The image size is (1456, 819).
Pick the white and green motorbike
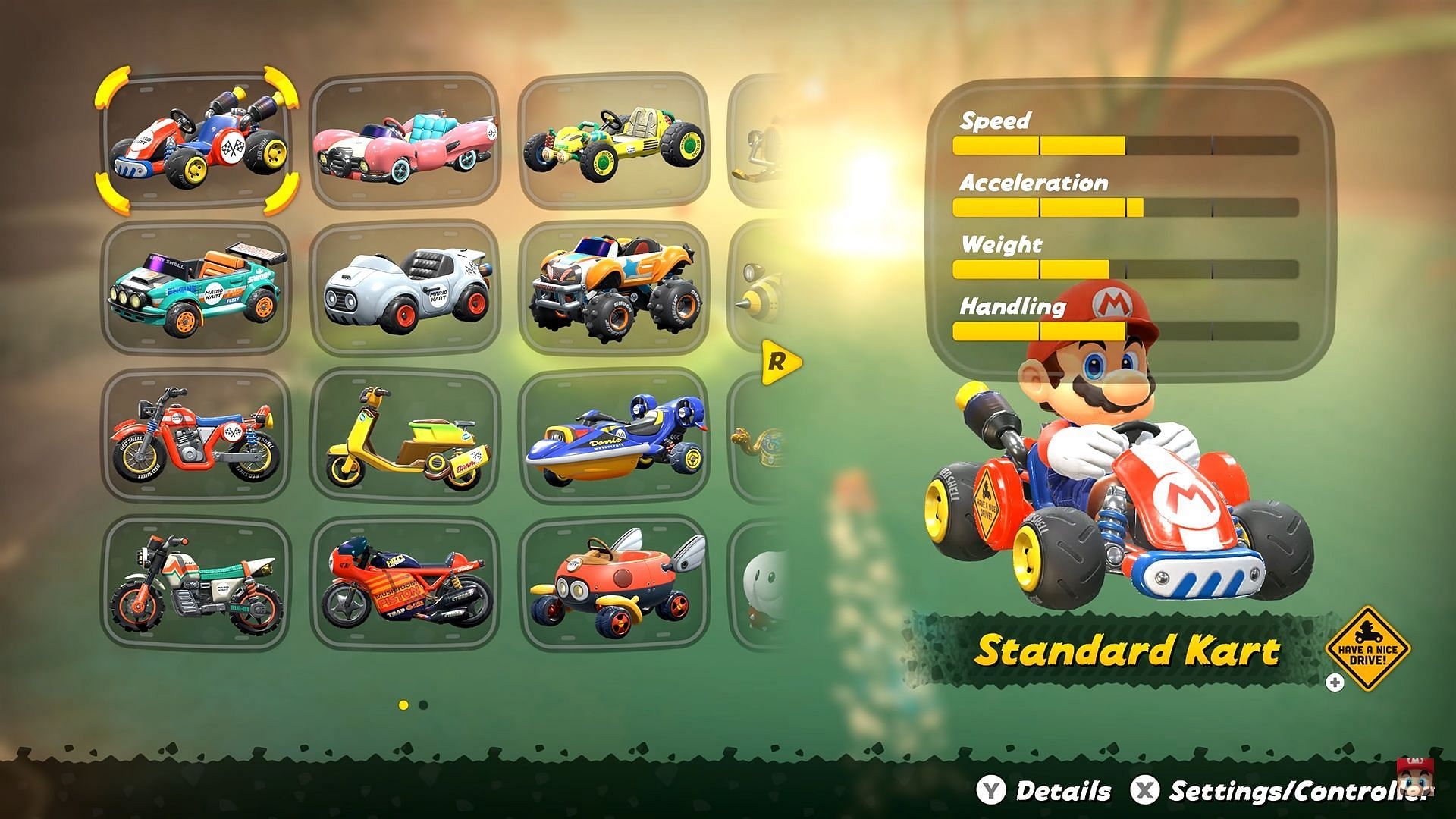[x=196, y=584]
